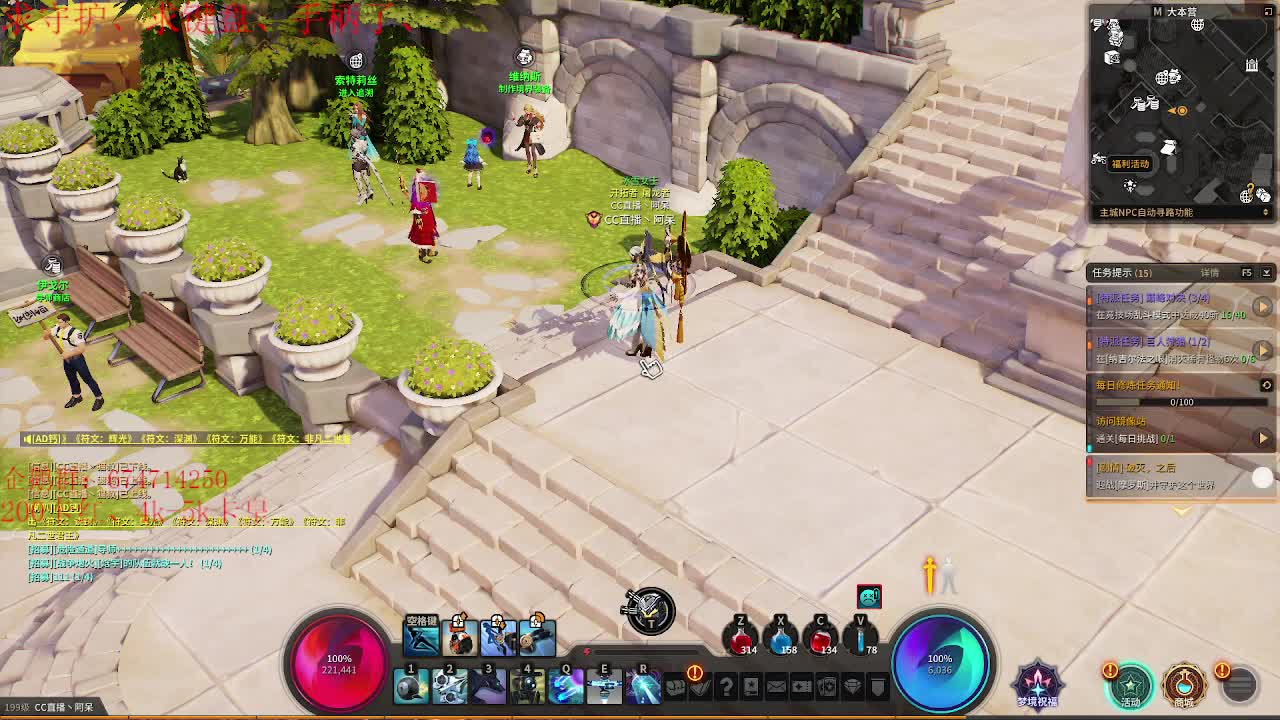The image size is (1280, 720).
Task: Use the blue mana potion on X
Action: coord(781,640)
